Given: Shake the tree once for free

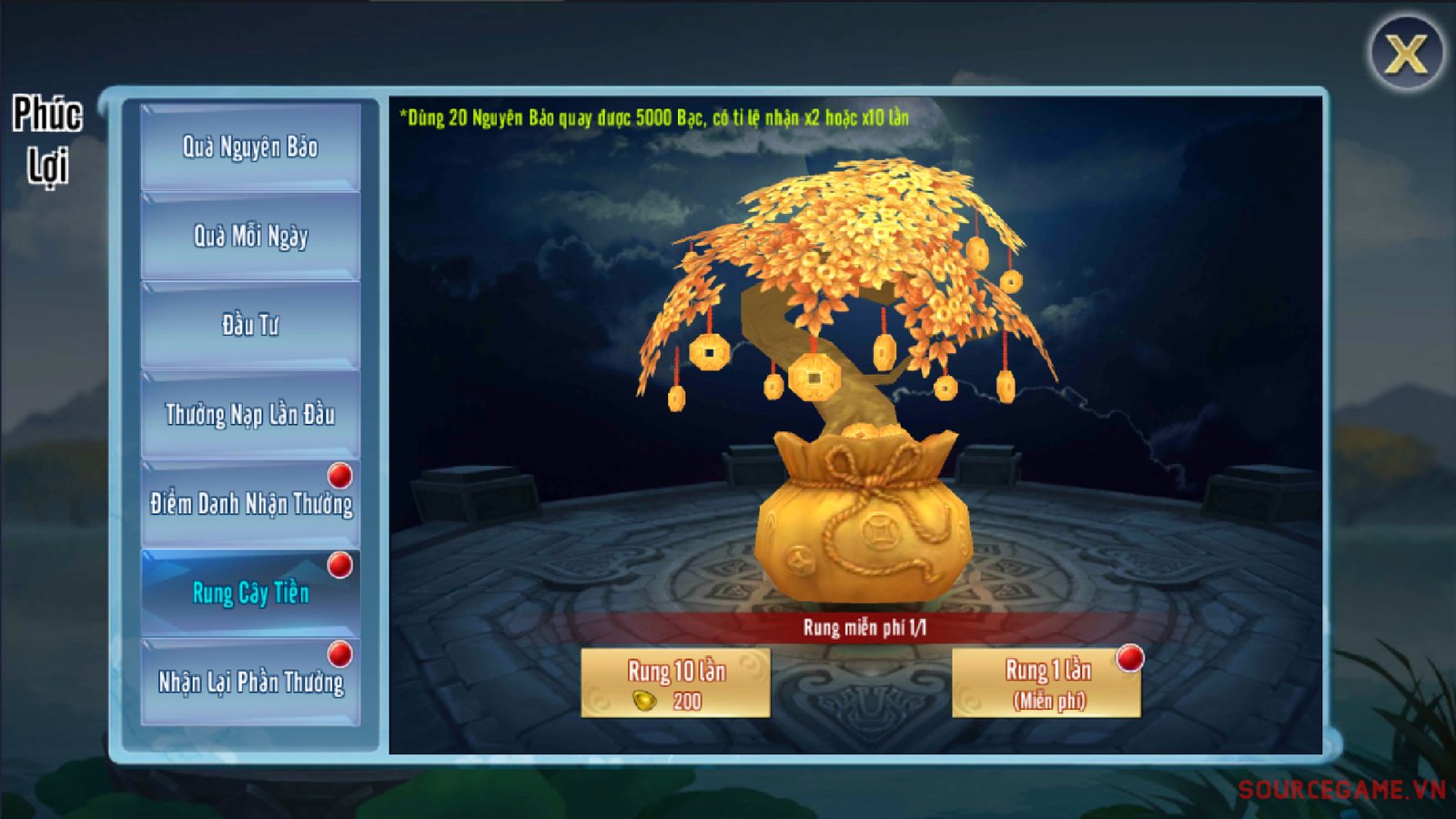Looking at the screenshot, I should point(1046,682).
